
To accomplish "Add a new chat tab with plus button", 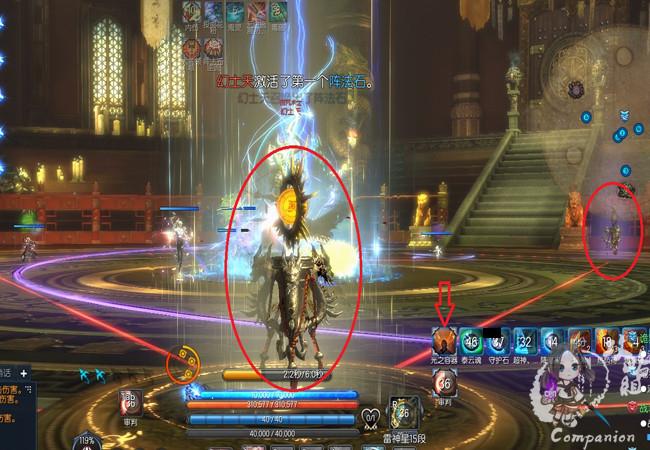I will click(25, 374).
